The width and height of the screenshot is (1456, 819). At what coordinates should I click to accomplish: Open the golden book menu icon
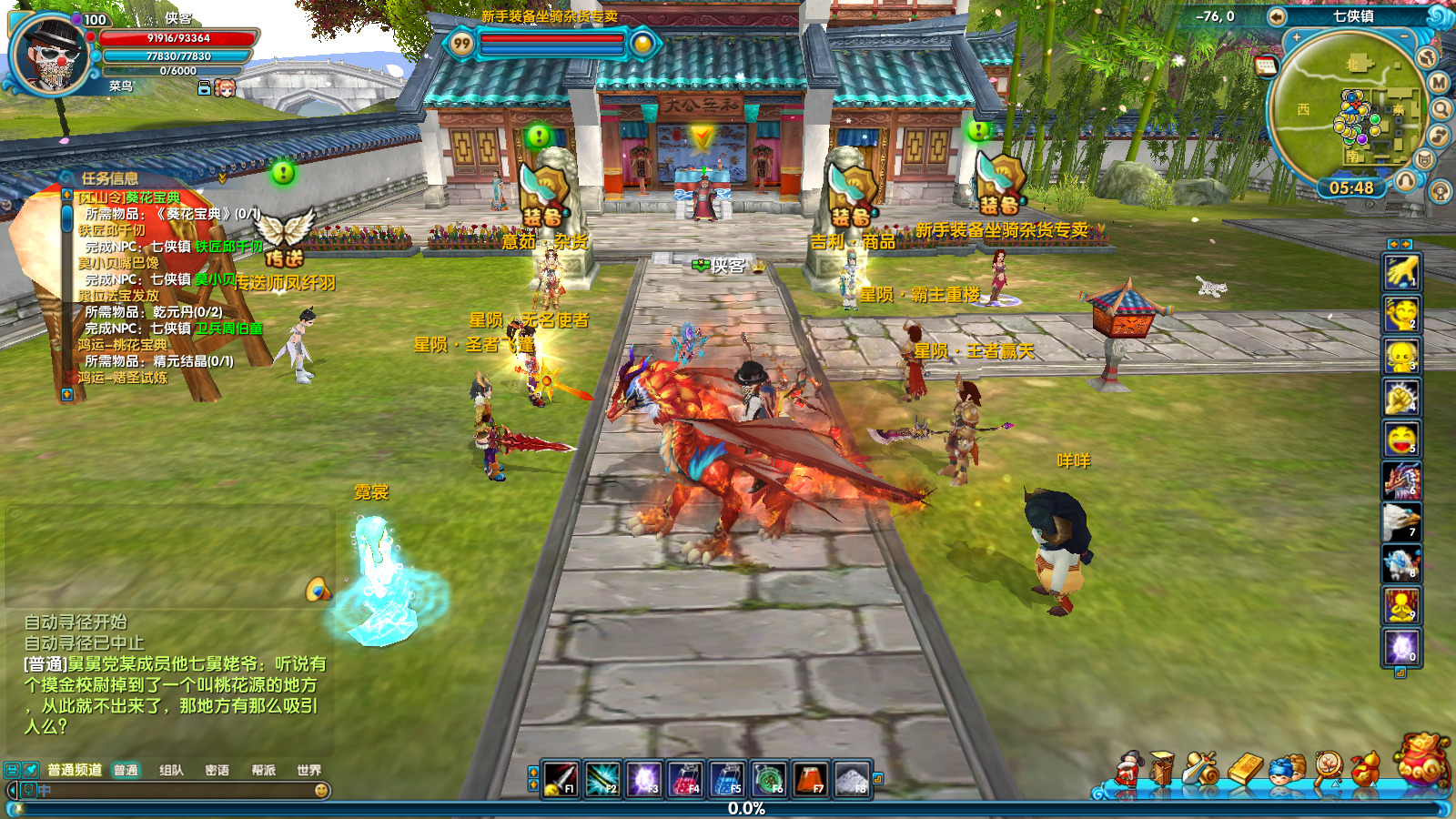point(1245,769)
